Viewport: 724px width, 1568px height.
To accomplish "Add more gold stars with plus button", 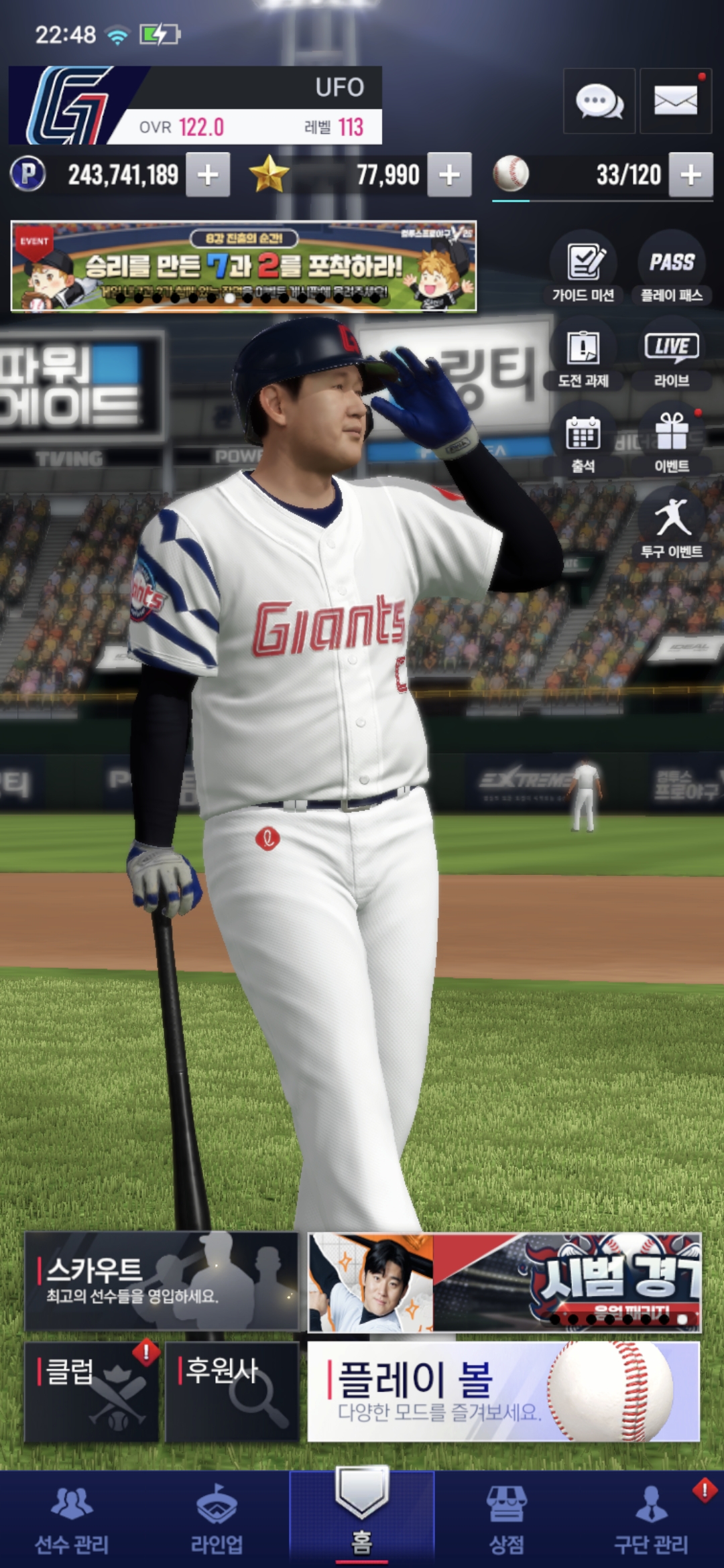I will point(449,175).
